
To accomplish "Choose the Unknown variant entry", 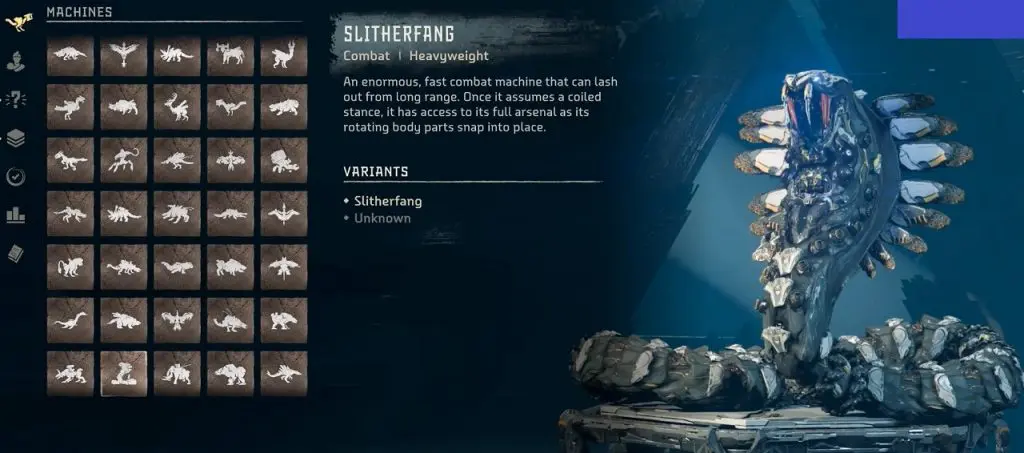I will click(382, 218).
